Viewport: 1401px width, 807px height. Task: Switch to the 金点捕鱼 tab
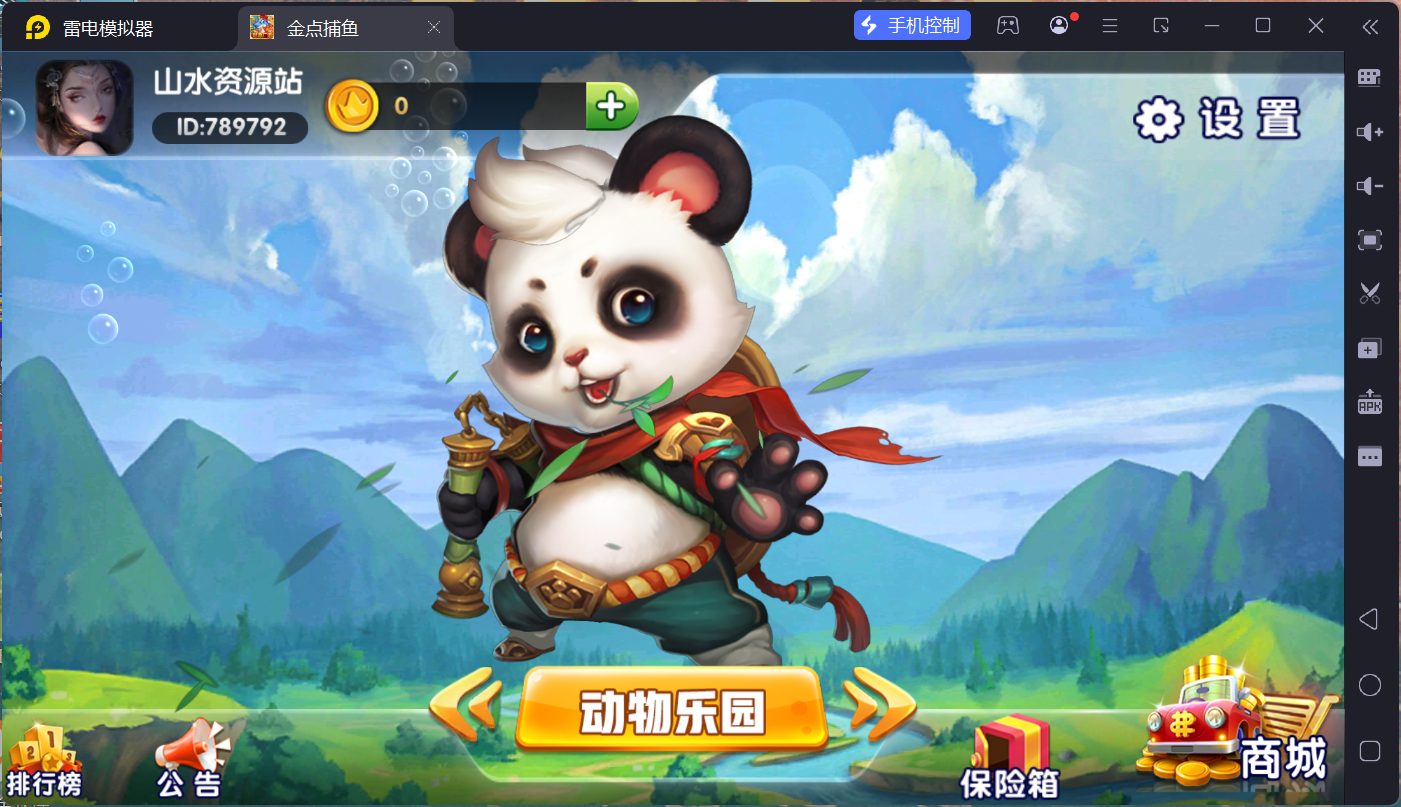coord(330,27)
